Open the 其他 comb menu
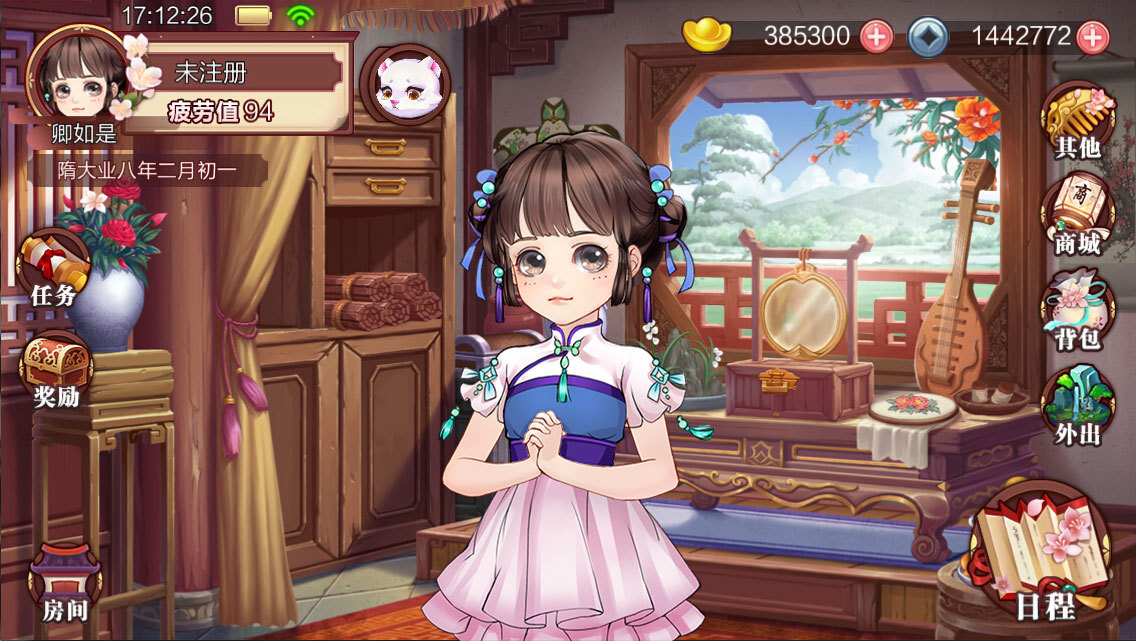This screenshot has width=1136, height=641. (x=1077, y=121)
